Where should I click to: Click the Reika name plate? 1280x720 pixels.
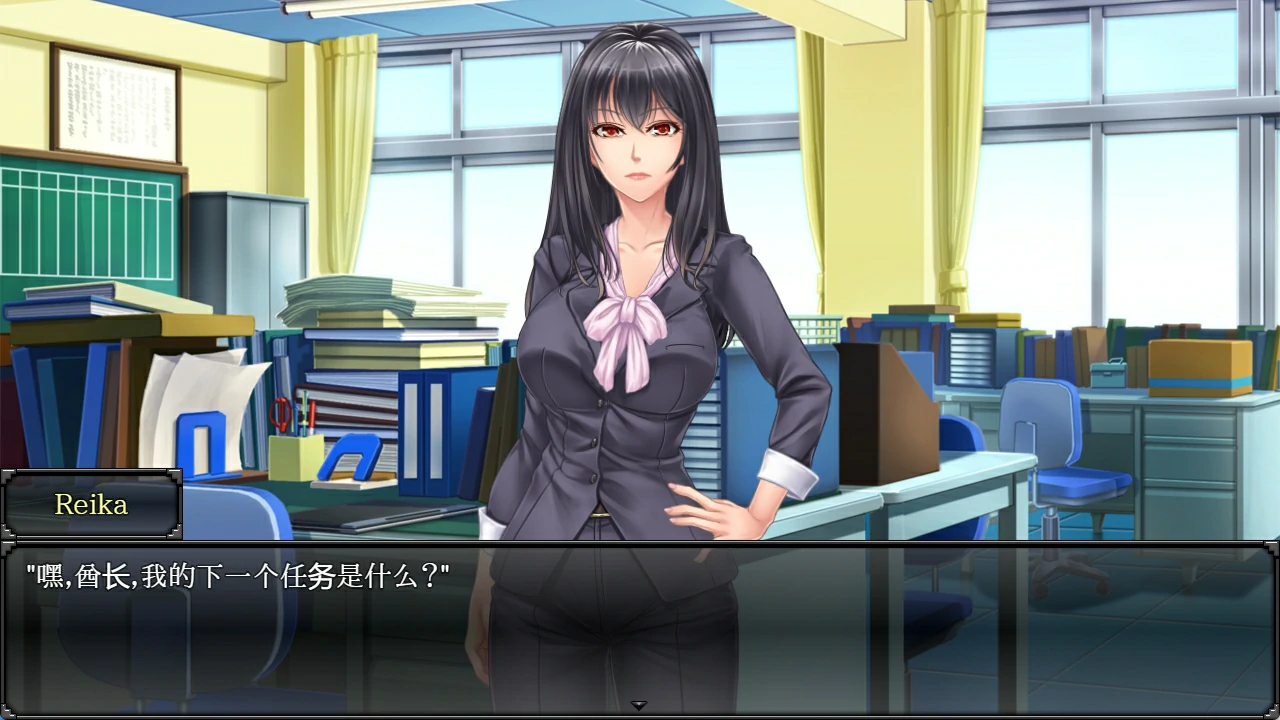pyautogui.click(x=91, y=505)
